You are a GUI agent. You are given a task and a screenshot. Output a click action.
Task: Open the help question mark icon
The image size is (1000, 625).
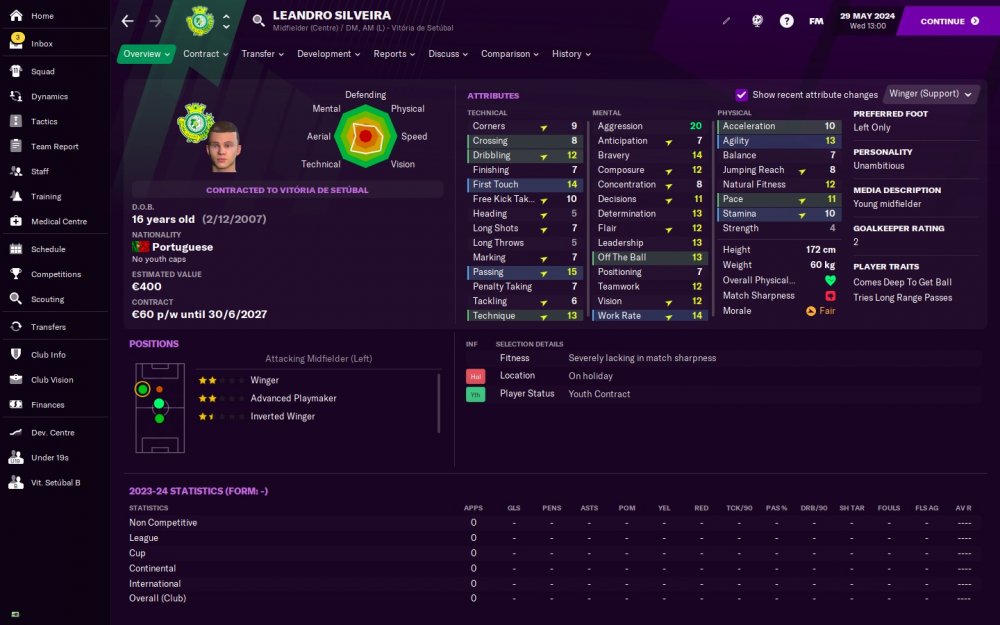coord(786,21)
